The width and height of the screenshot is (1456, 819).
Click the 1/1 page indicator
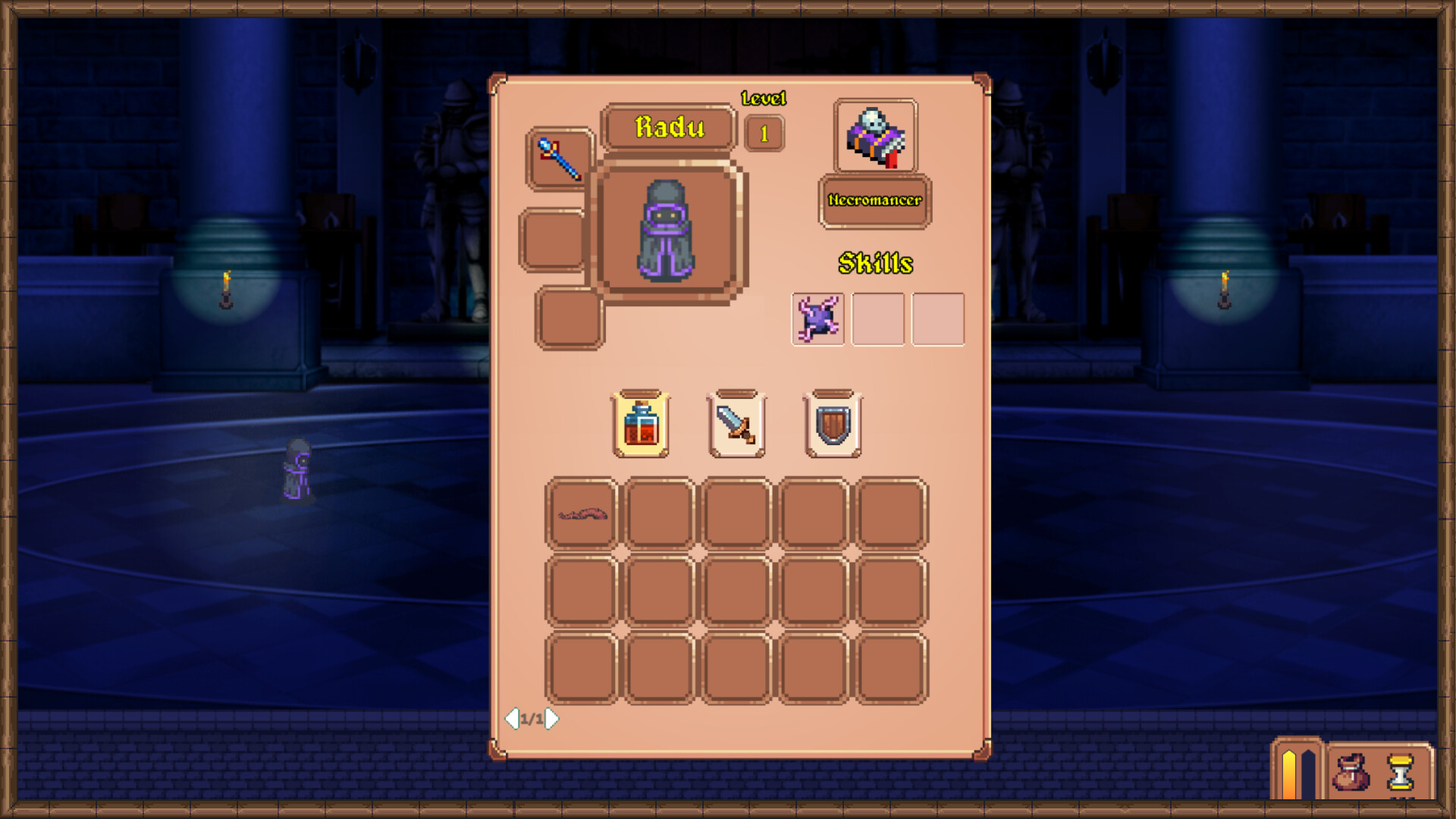coord(532,718)
